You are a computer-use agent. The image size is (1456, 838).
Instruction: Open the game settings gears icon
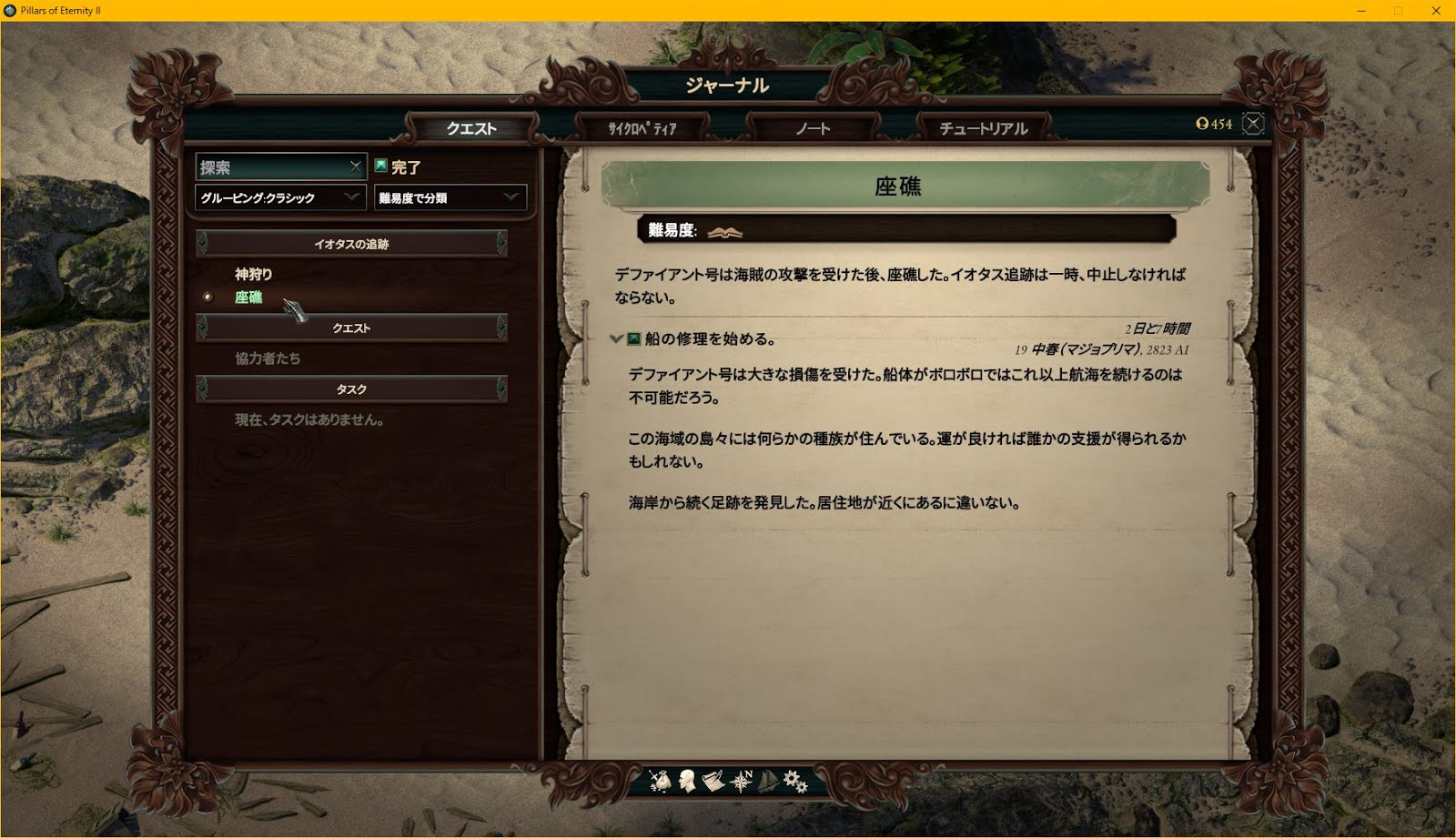click(794, 781)
